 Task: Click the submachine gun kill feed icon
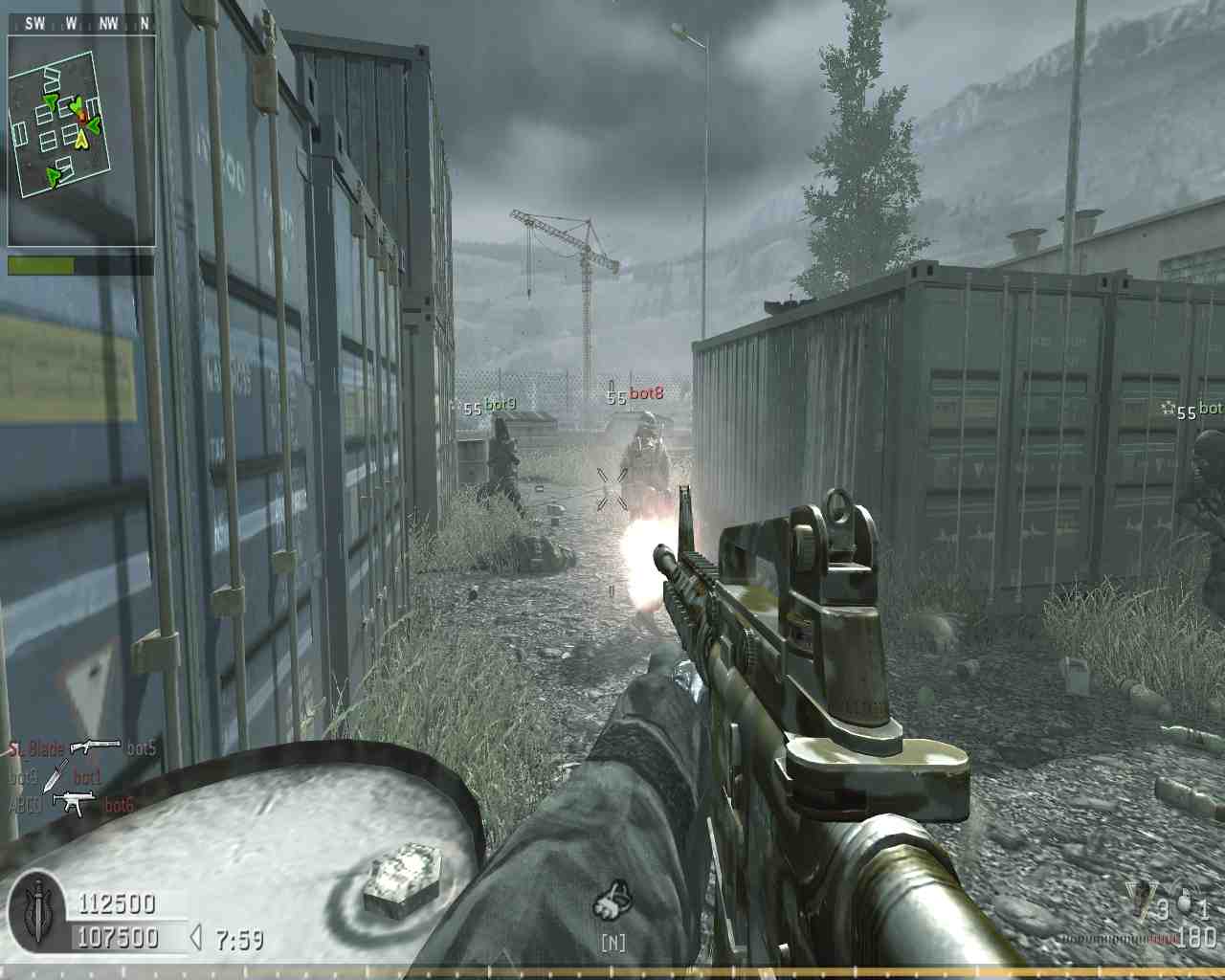(73, 803)
